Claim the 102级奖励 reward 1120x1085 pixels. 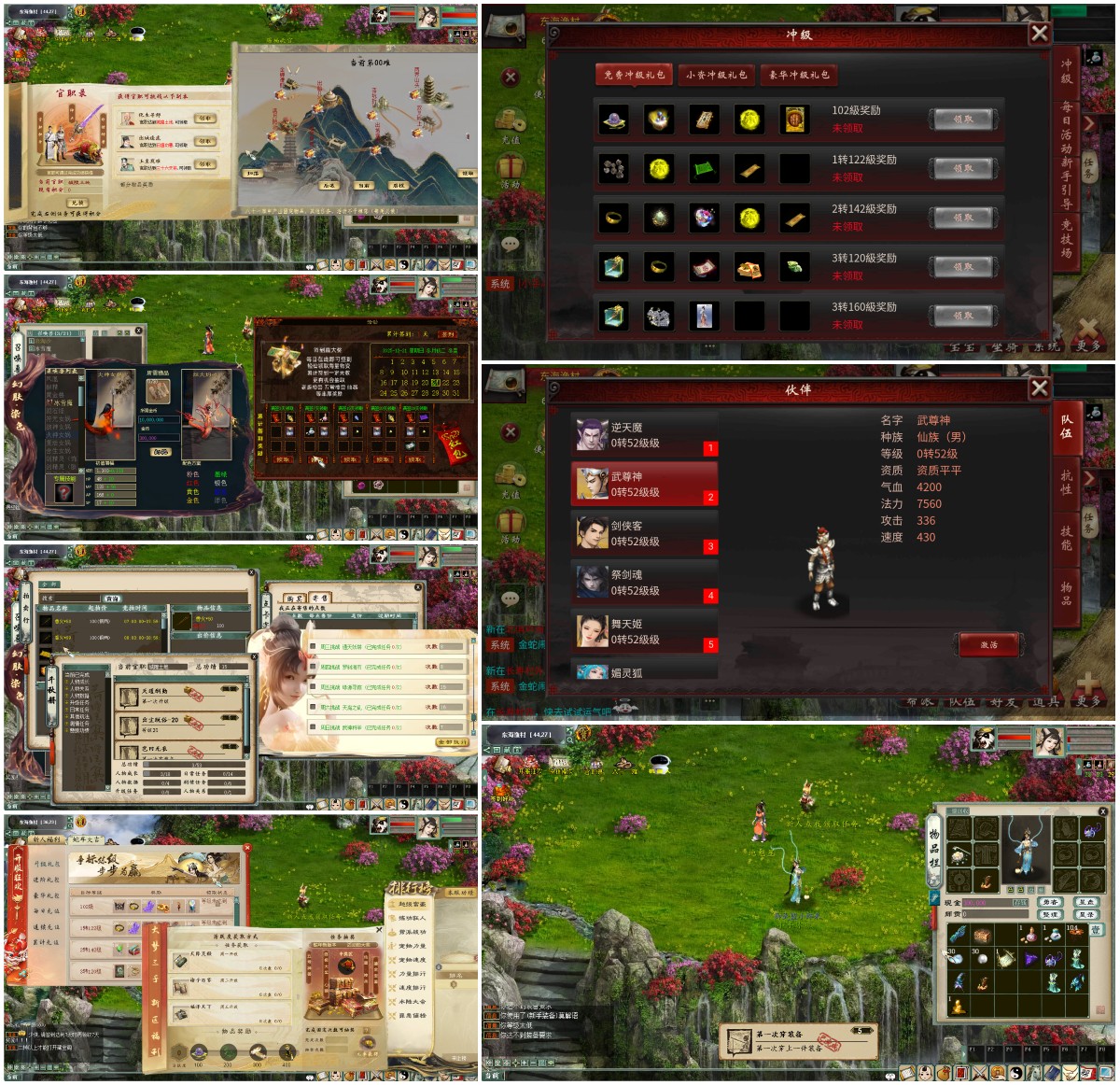coord(963,119)
